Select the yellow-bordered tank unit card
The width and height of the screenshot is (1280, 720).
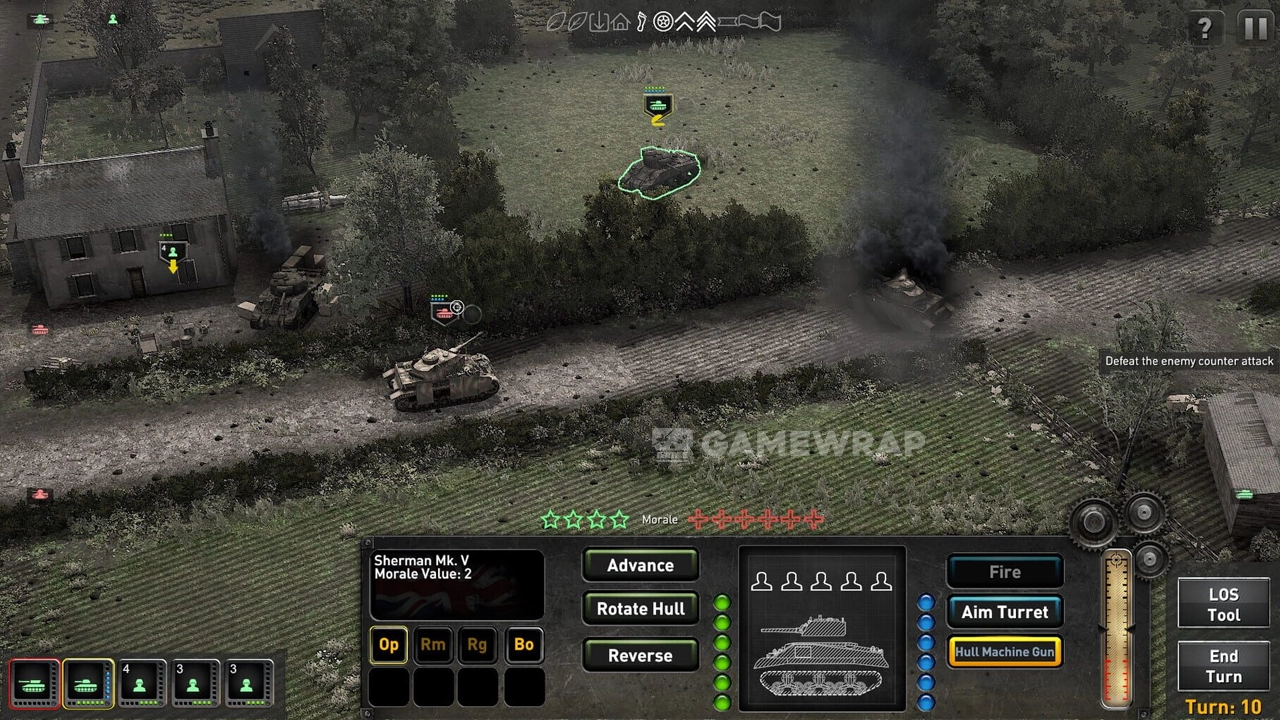pos(88,684)
